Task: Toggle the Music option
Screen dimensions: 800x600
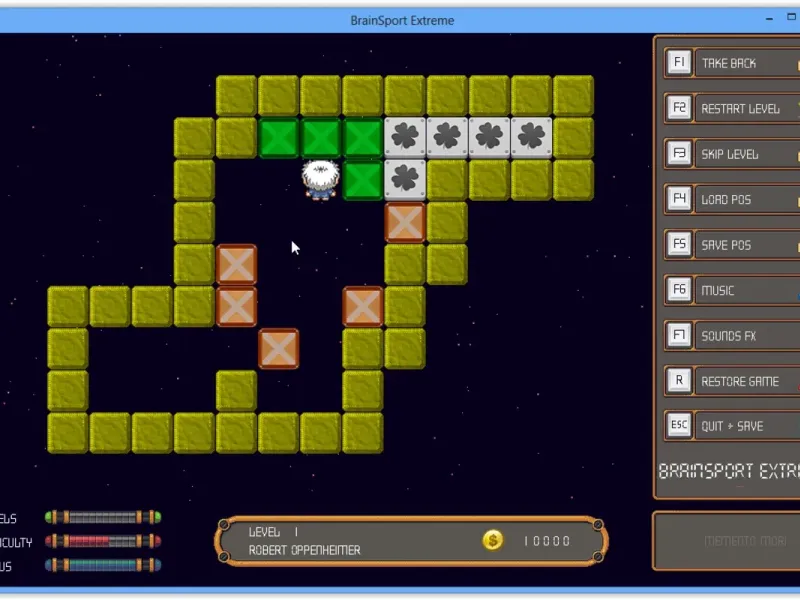Action: tap(718, 291)
